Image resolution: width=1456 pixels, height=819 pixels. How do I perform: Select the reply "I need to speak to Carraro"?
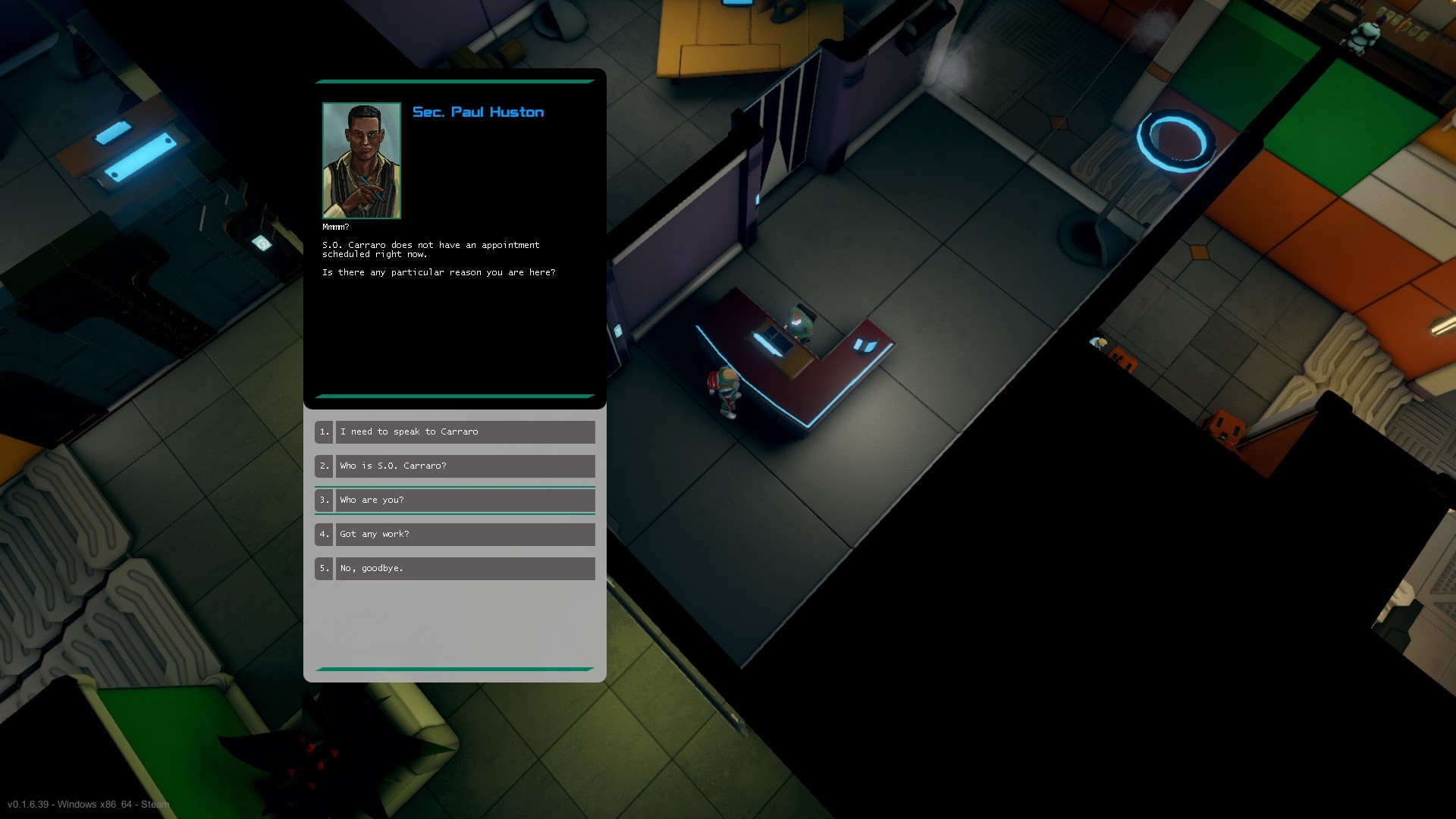tap(465, 431)
